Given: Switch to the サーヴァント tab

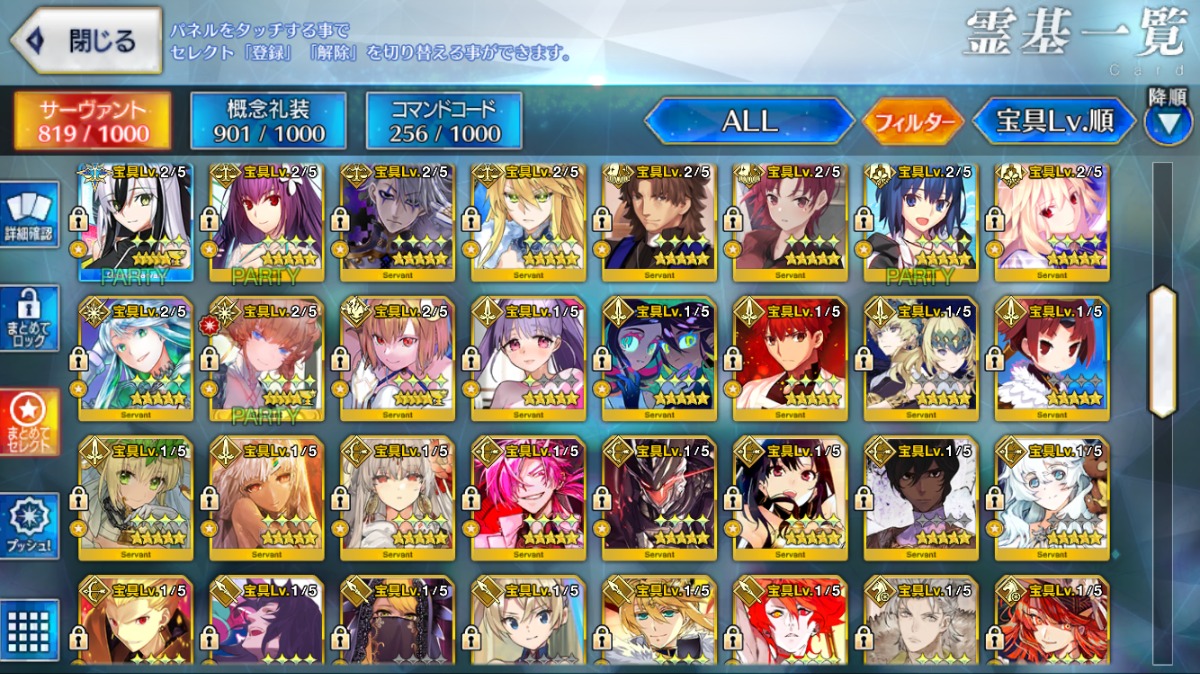Looking at the screenshot, I should (92, 121).
